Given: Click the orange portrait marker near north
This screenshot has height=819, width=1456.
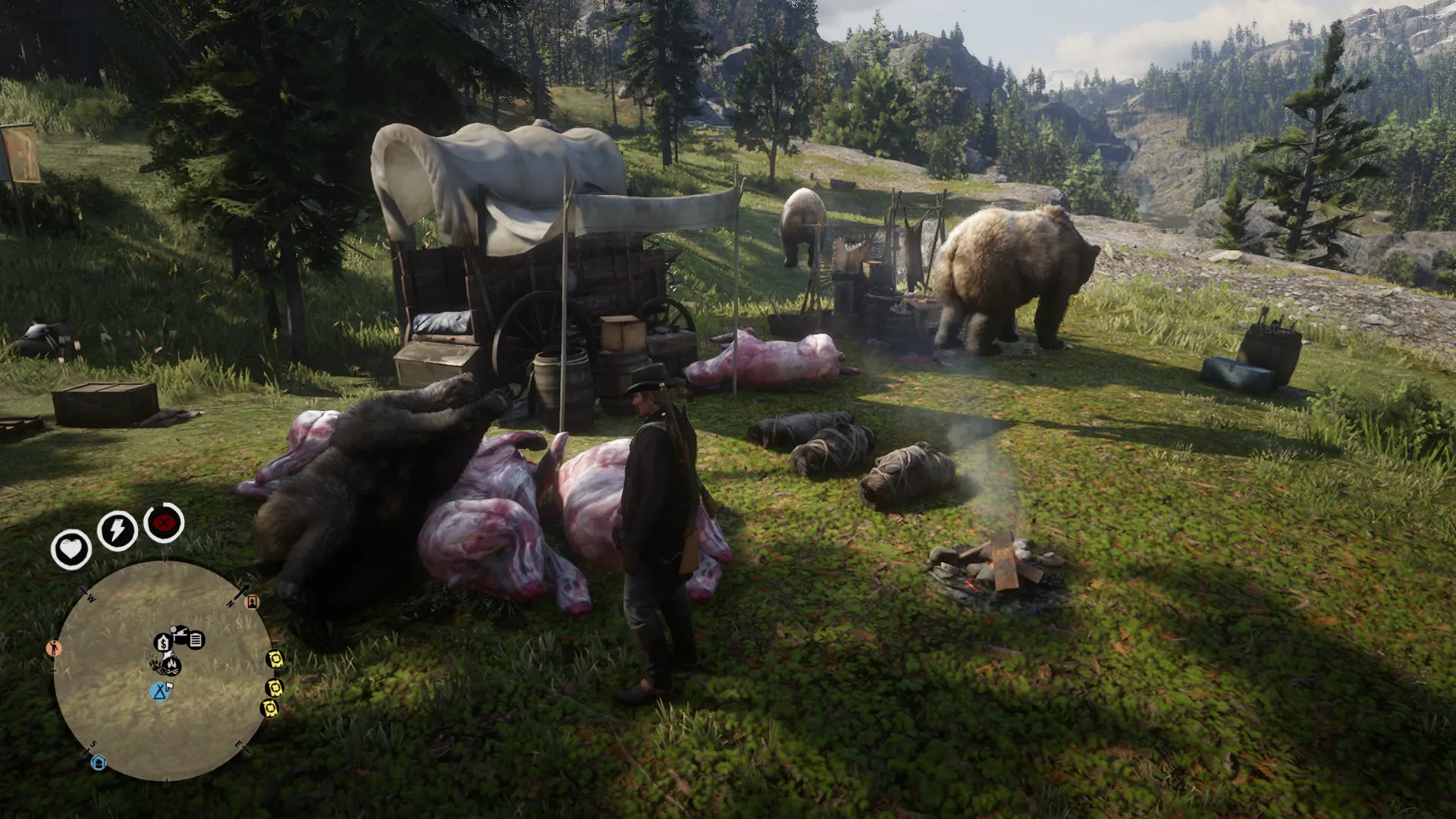Looking at the screenshot, I should (253, 602).
